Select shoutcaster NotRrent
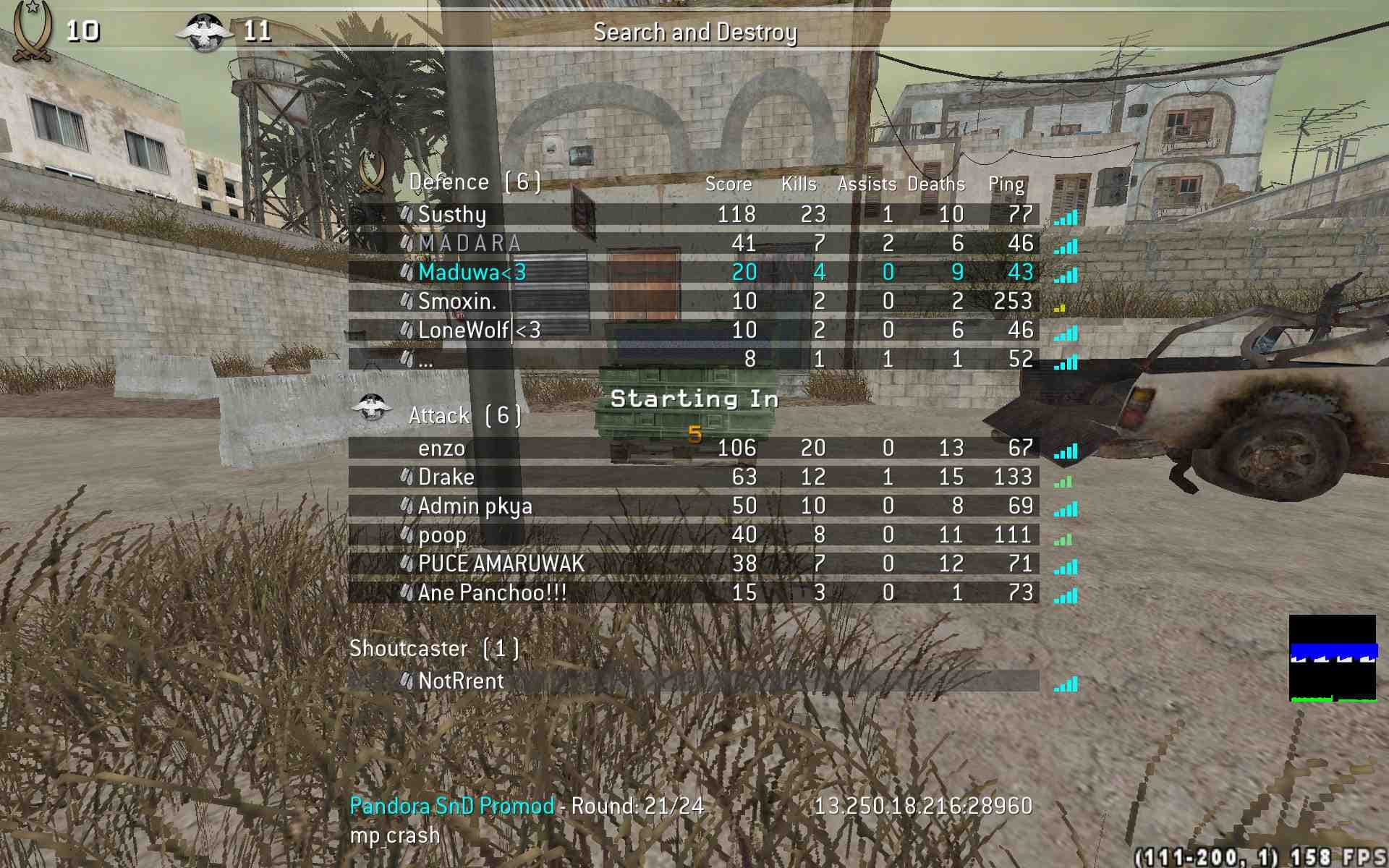The width and height of the screenshot is (1389, 868). [x=461, y=681]
